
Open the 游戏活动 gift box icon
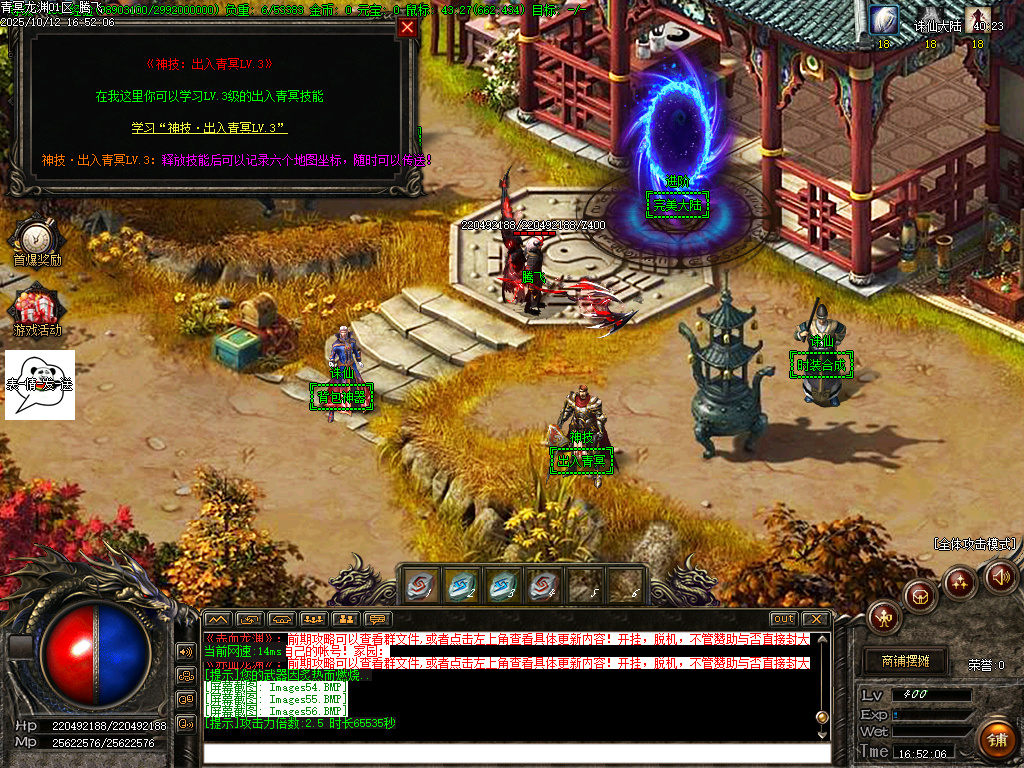[37, 305]
